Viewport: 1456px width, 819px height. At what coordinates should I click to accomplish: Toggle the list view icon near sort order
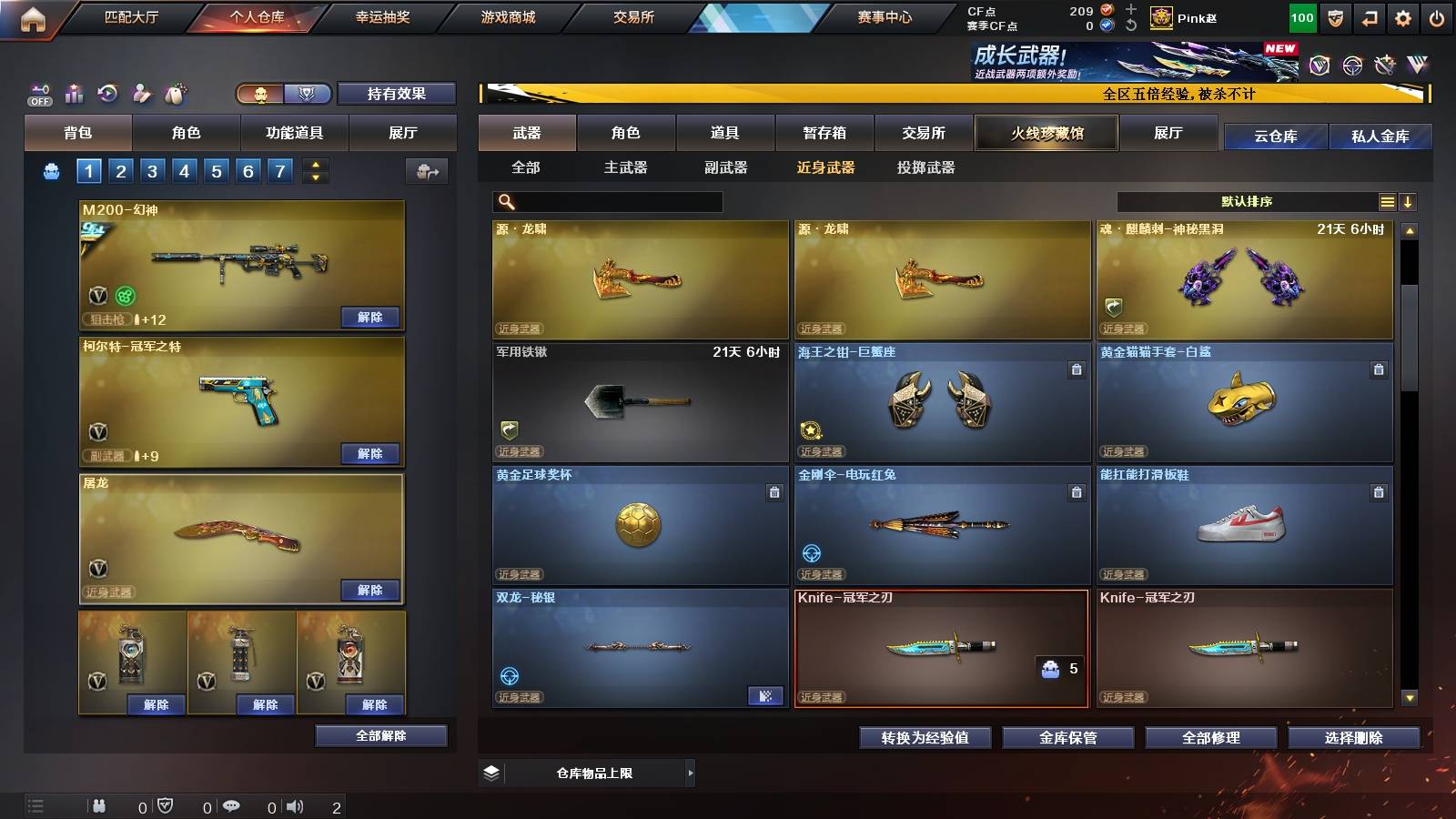1388,201
